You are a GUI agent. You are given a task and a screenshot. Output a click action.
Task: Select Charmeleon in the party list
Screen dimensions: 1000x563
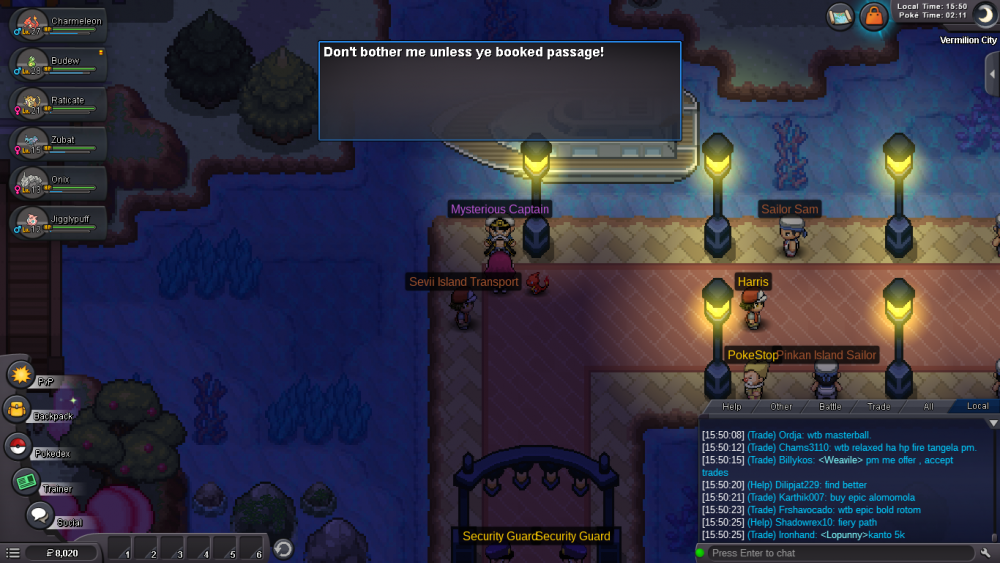coord(55,27)
